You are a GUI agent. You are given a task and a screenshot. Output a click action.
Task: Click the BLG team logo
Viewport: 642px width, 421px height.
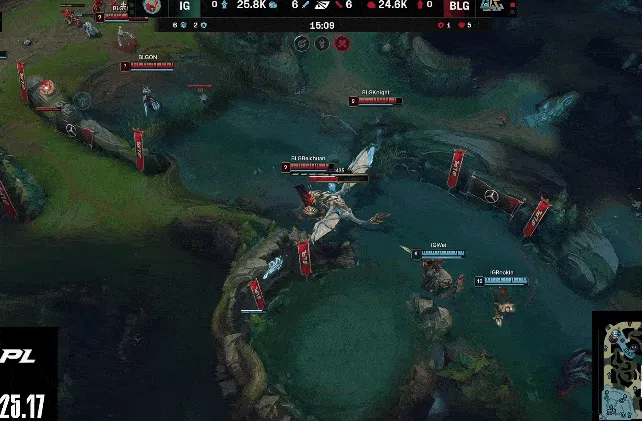click(x=491, y=6)
